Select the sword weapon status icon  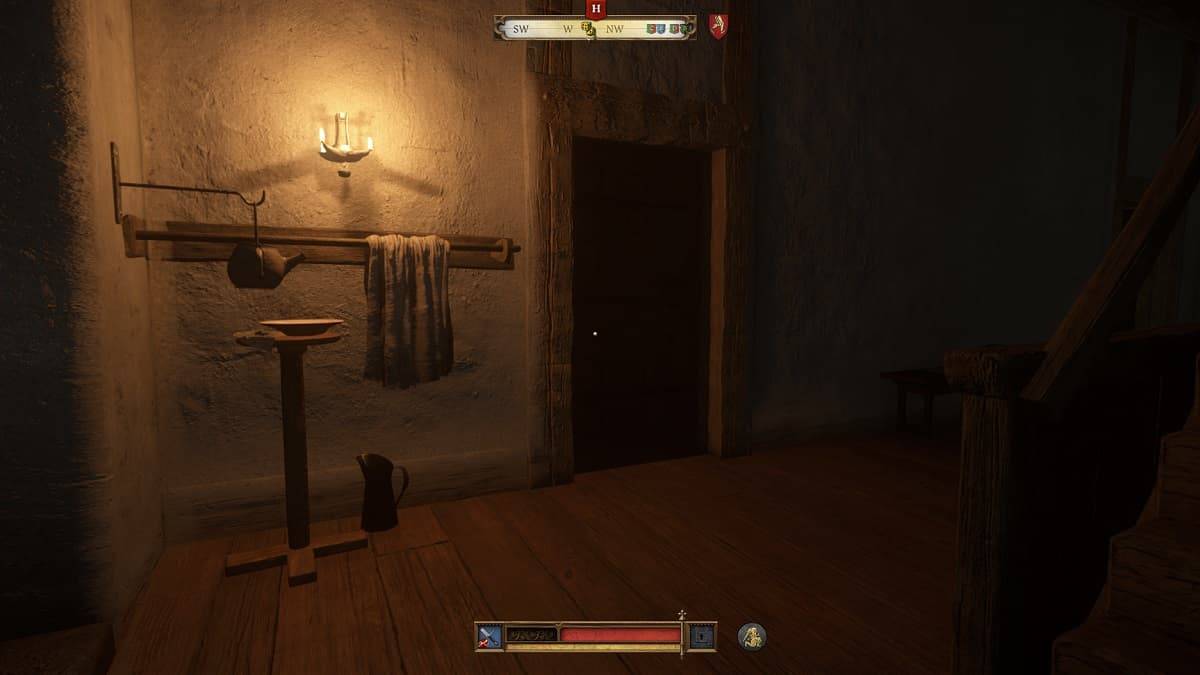coord(490,636)
